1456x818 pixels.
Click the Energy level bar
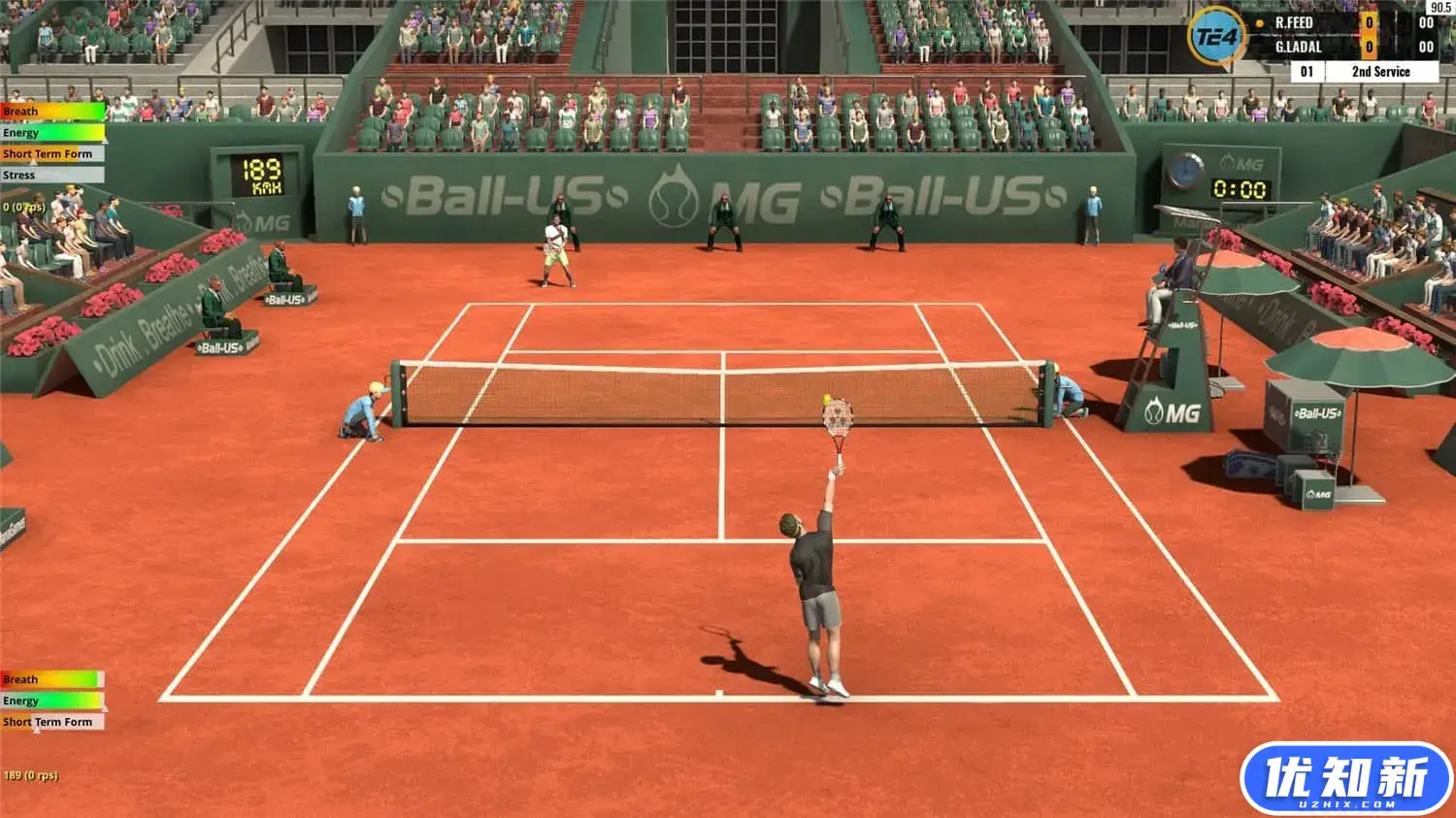(x=49, y=132)
